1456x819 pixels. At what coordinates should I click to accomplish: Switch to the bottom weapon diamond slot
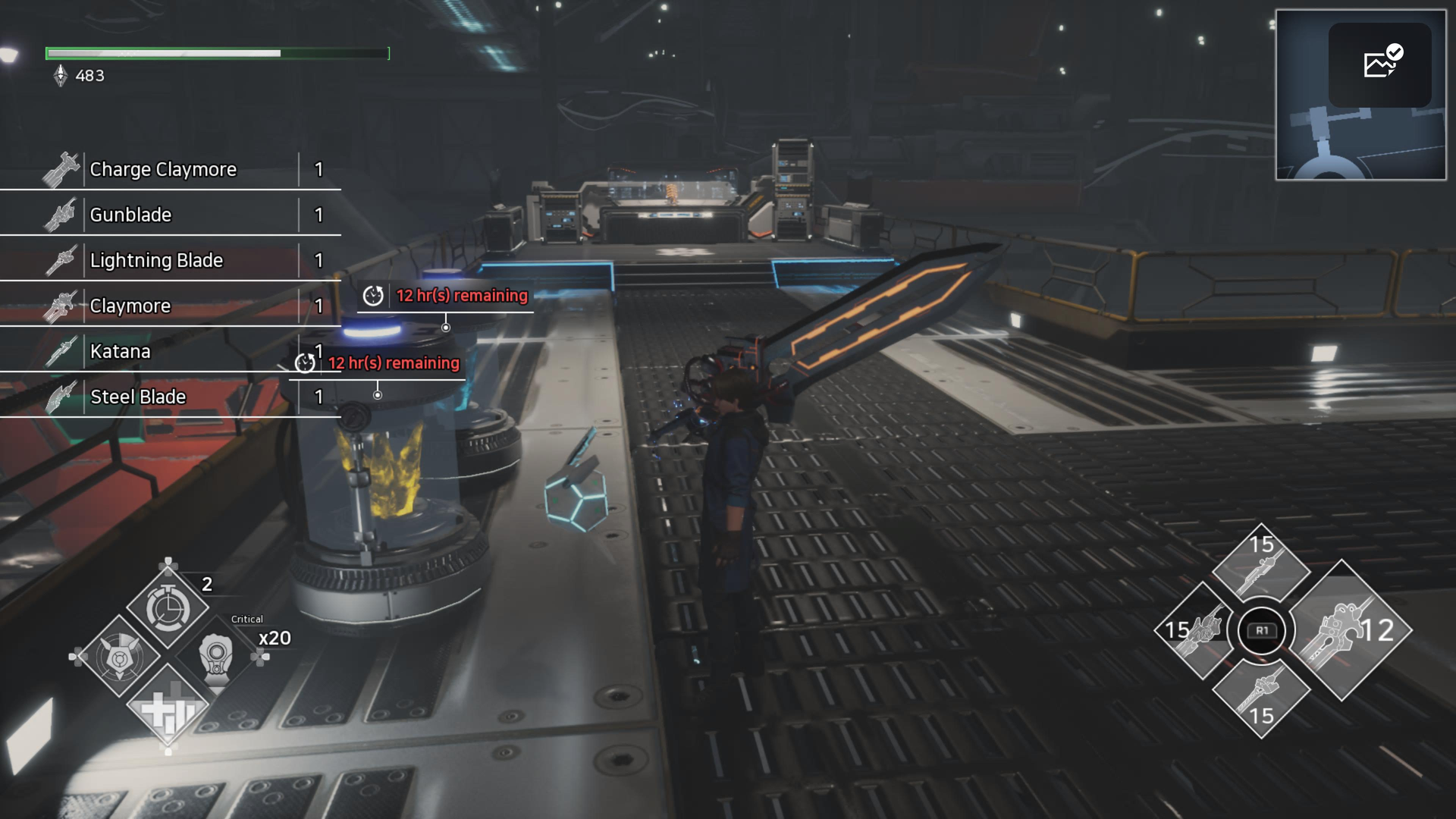click(x=1261, y=694)
